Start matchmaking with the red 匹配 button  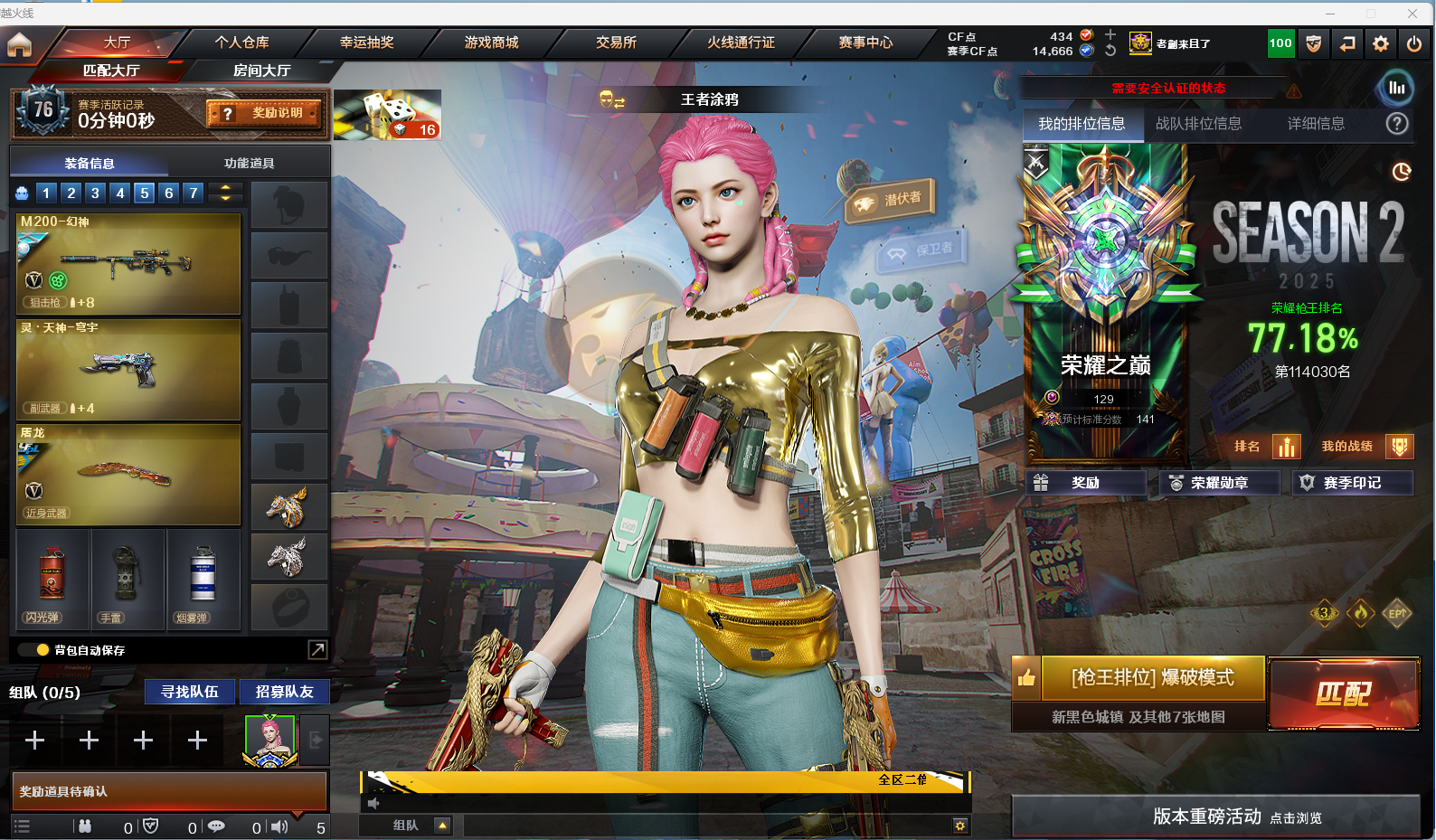1343,694
